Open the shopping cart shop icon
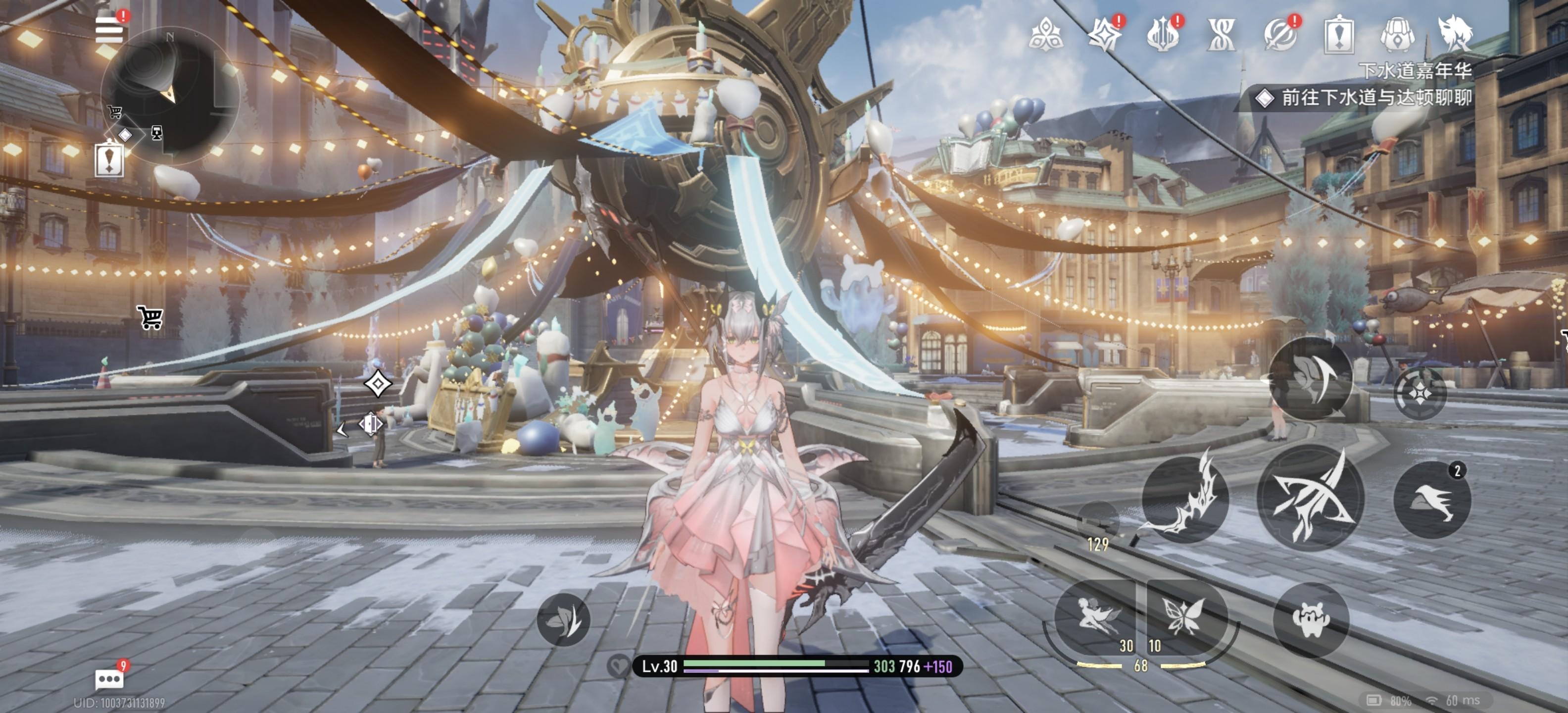 [x=150, y=317]
